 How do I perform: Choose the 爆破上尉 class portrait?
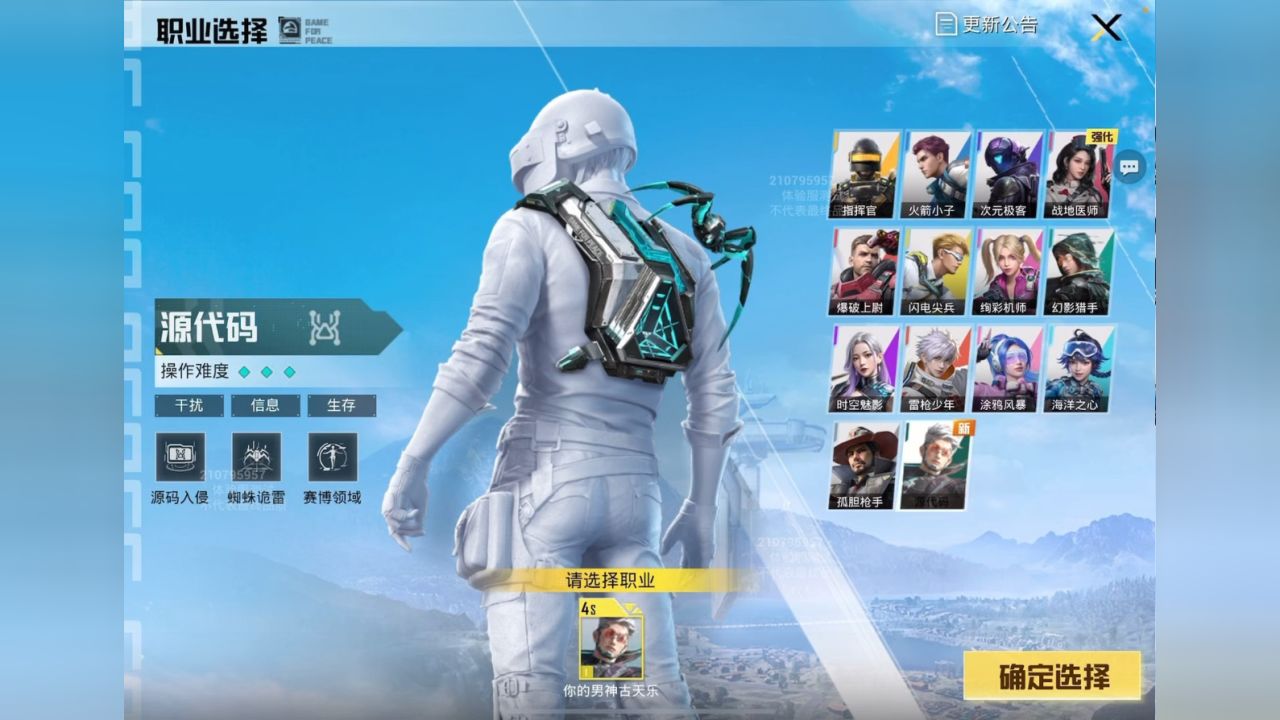point(864,271)
